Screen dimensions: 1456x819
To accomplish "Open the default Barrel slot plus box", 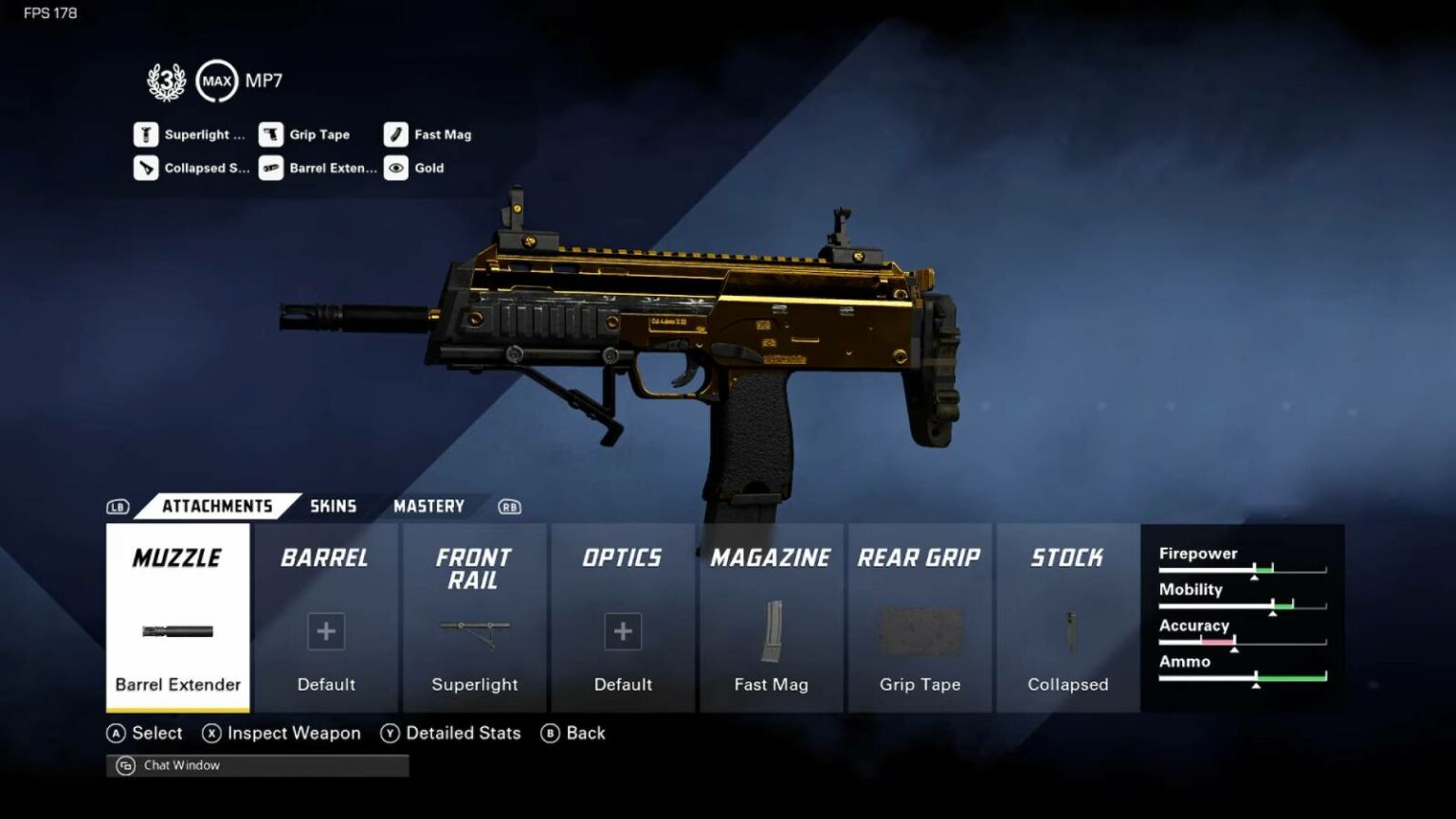I will pos(325,631).
